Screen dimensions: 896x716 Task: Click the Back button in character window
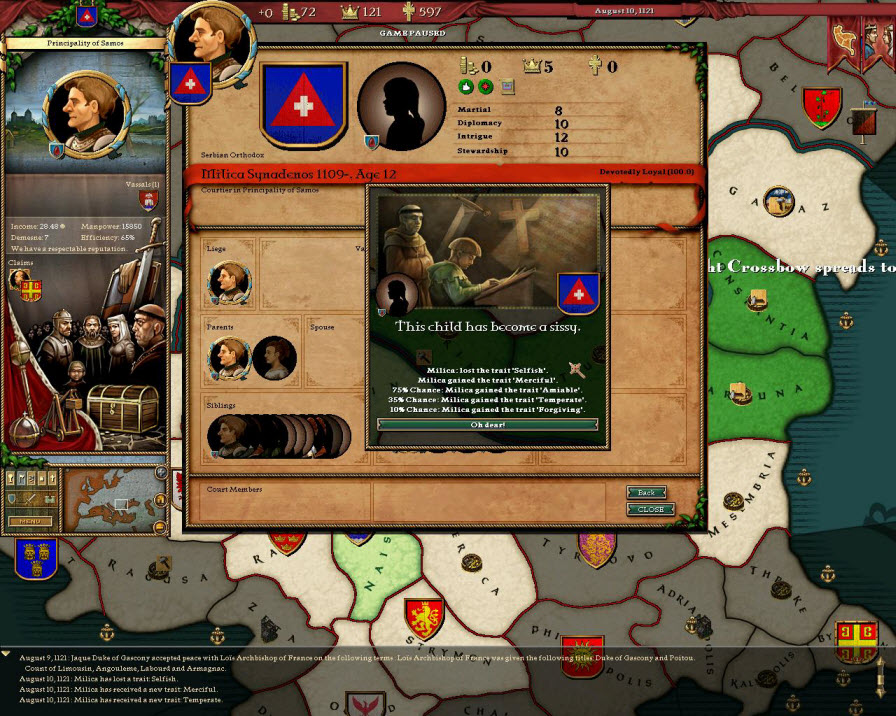pyautogui.click(x=646, y=493)
